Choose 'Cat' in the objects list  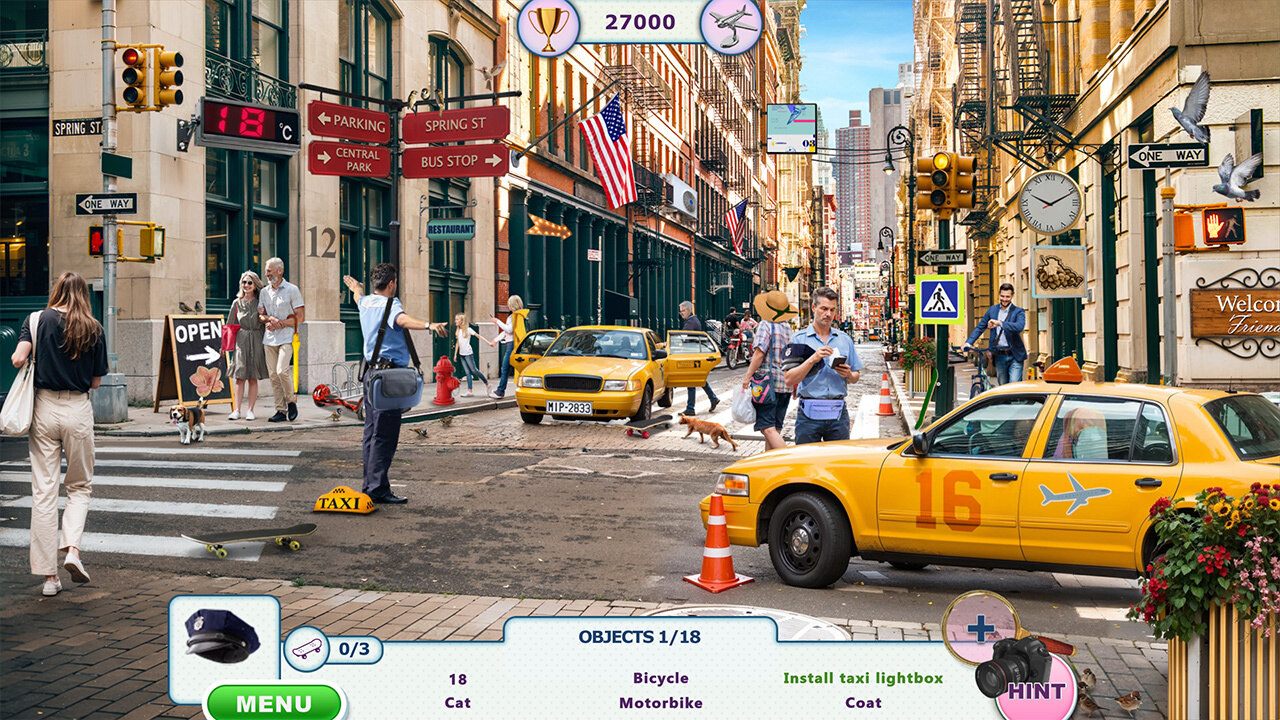(x=457, y=703)
